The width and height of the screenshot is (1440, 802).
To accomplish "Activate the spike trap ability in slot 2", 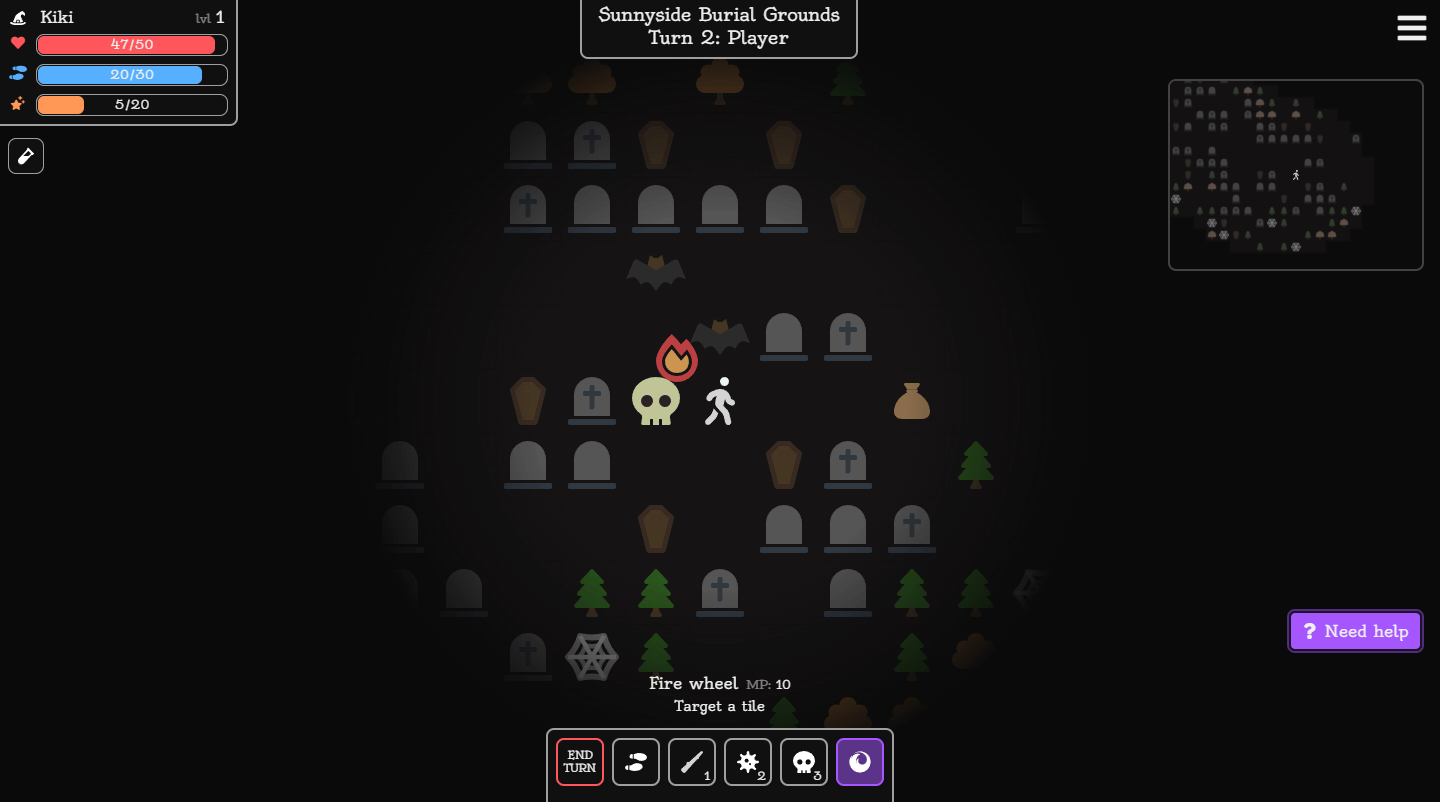I will coord(748,762).
